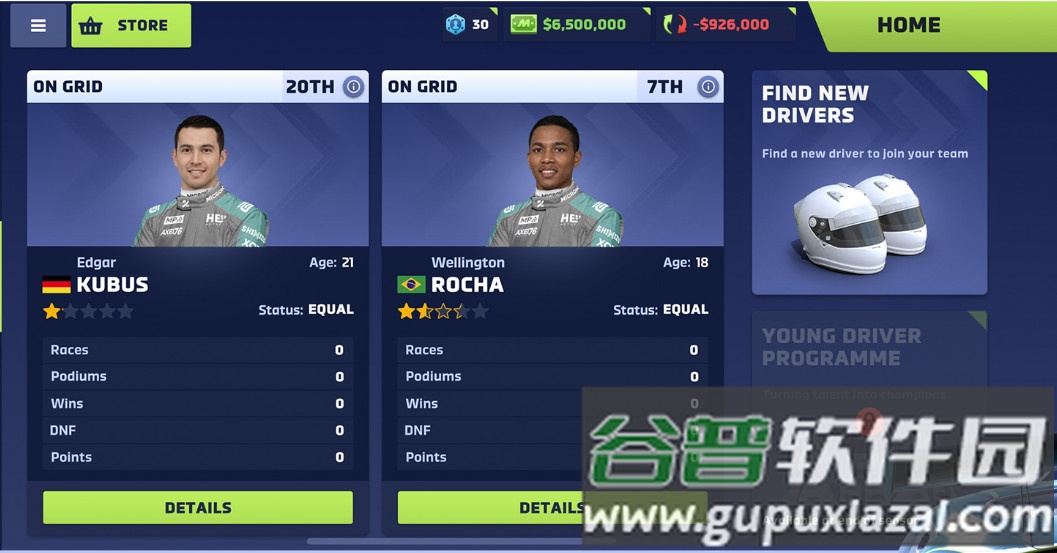Viewport: 1057px width, 553px height.
Task: View details for Wellington Rocha
Action: (x=490, y=508)
